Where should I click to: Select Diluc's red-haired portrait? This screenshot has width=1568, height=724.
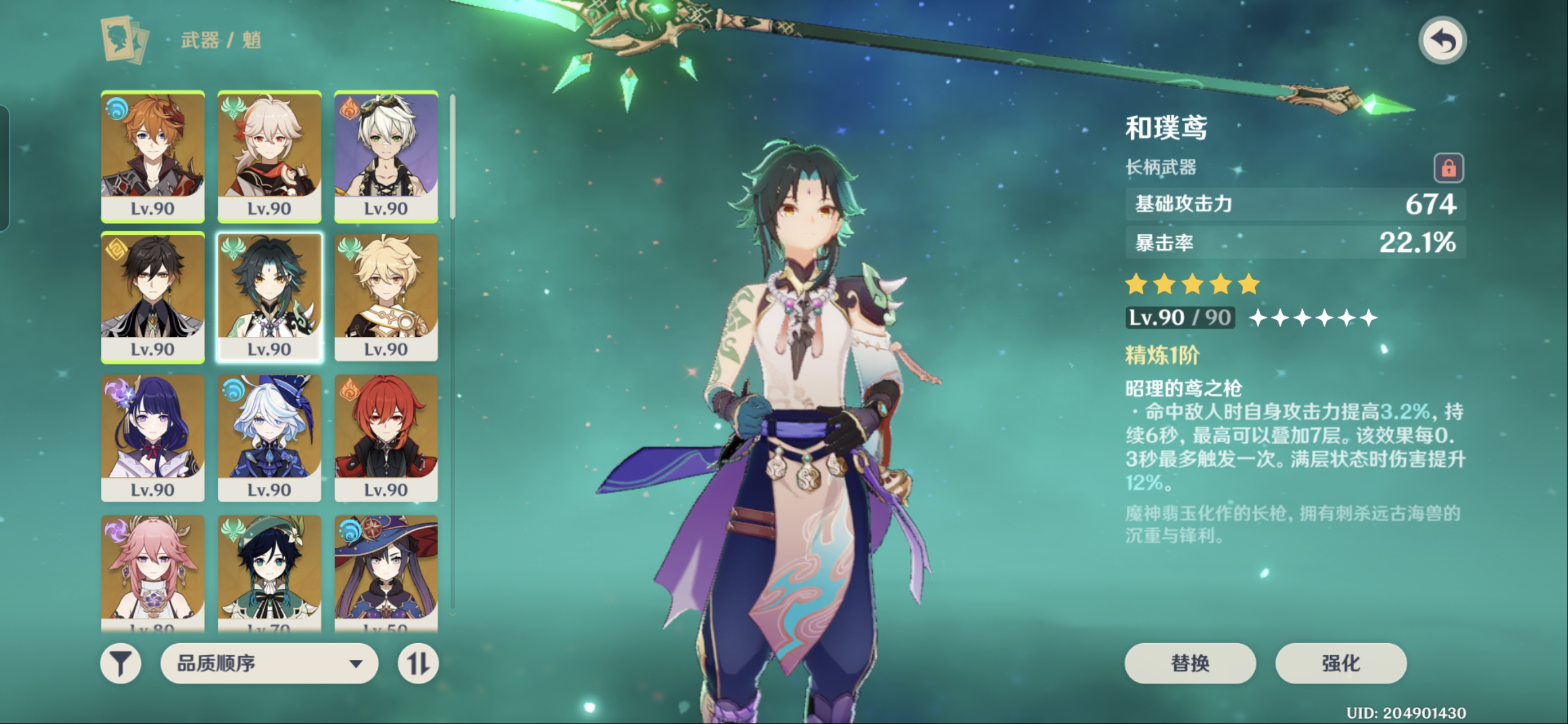point(386,438)
